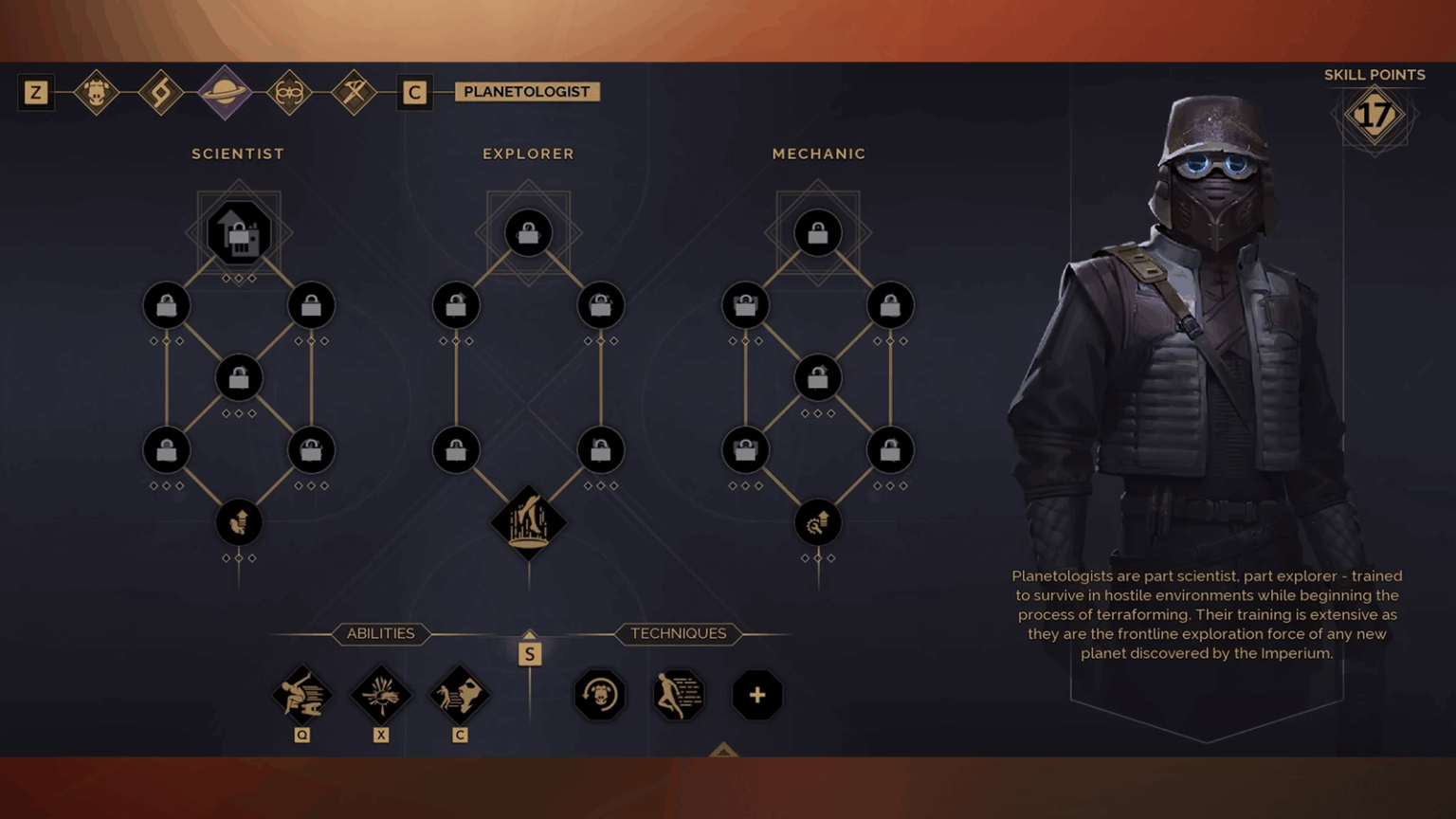Select the bull-head class icon next to Z
The width and height of the screenshot is (1456, 819).
pos(98,92)
